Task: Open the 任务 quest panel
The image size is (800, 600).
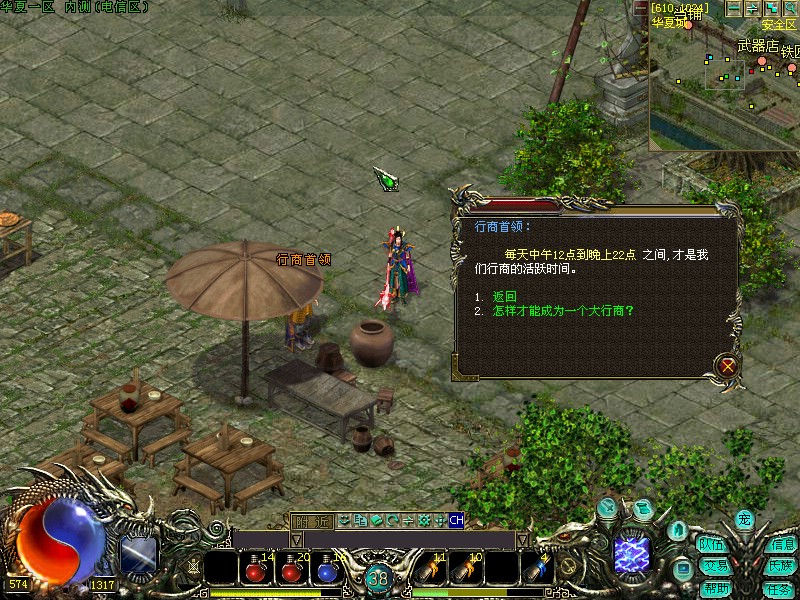Action: click(780, 588)
